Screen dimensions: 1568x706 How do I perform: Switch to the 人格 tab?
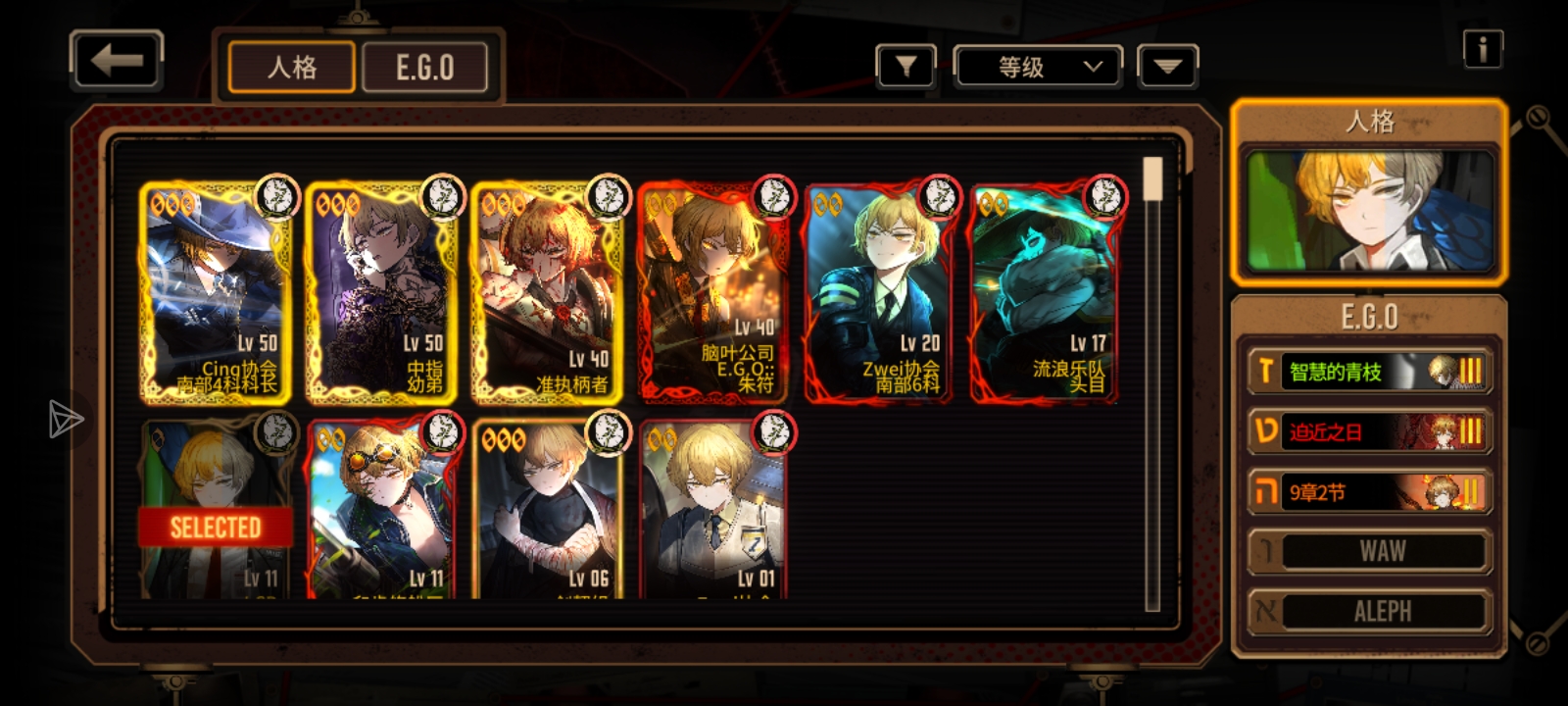tap(291, 68)
